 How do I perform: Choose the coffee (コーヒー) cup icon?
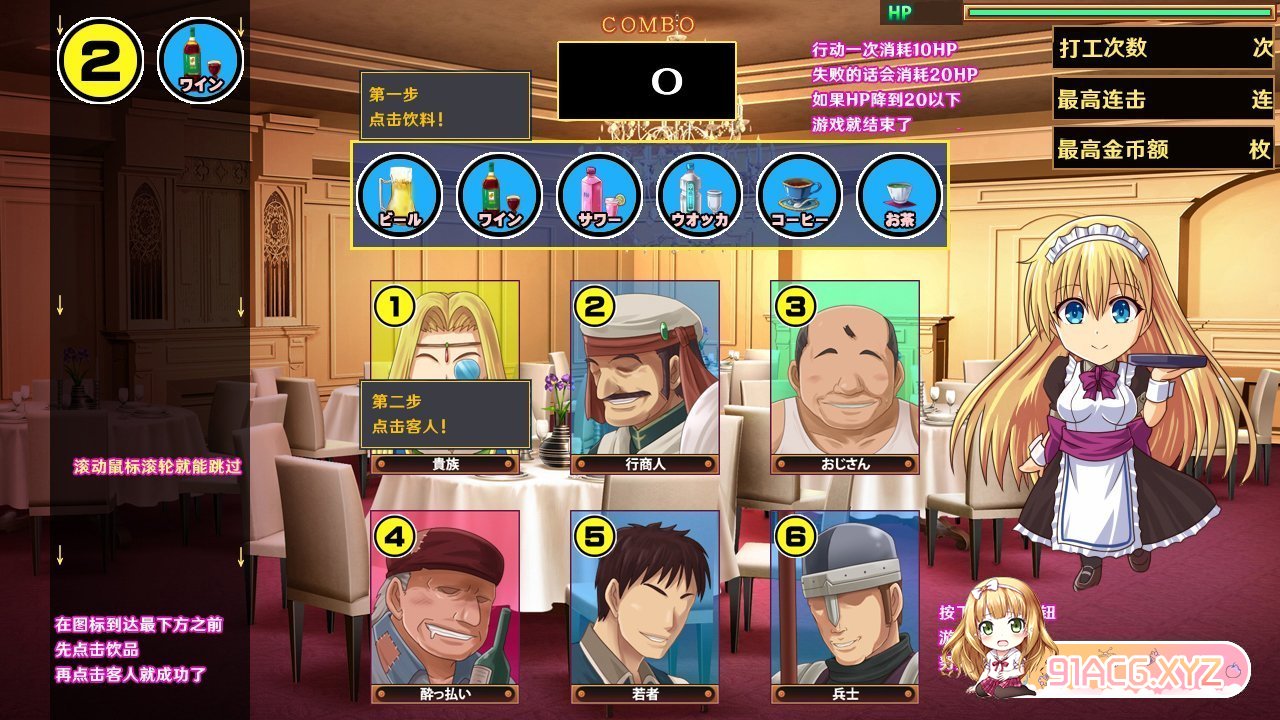coord(800,195)
